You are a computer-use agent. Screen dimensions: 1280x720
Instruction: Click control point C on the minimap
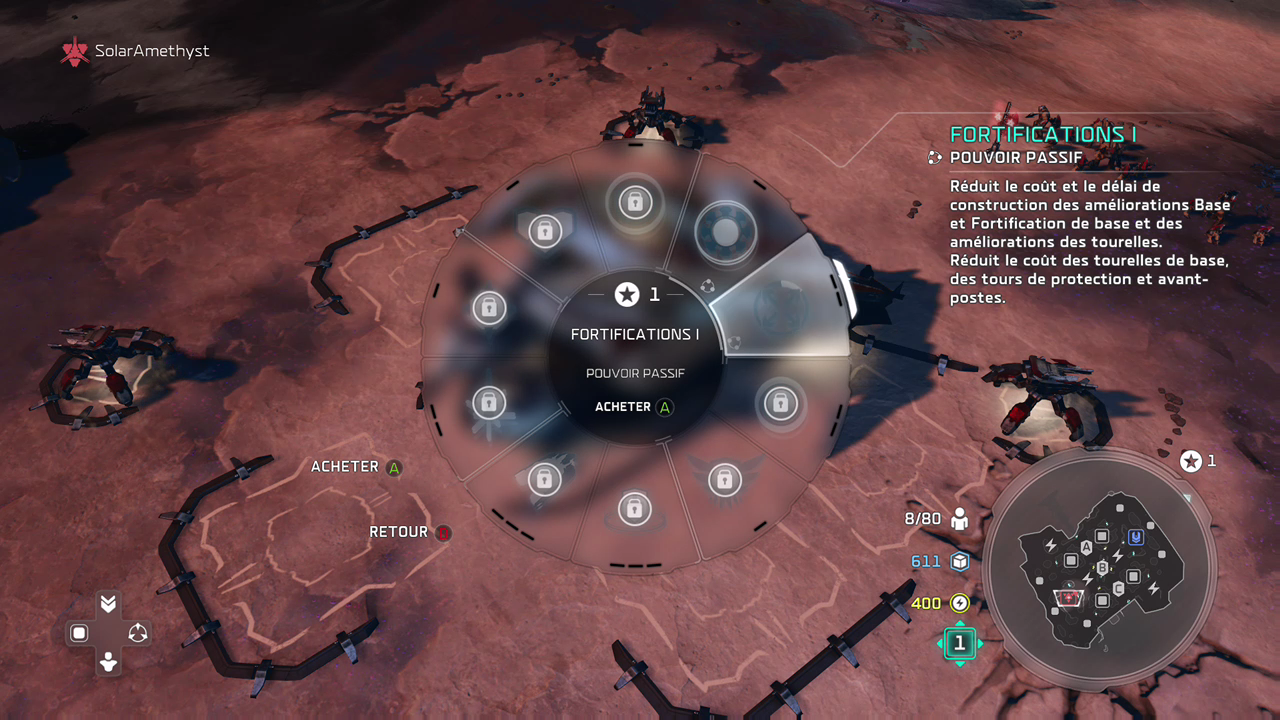point(1118,587)
